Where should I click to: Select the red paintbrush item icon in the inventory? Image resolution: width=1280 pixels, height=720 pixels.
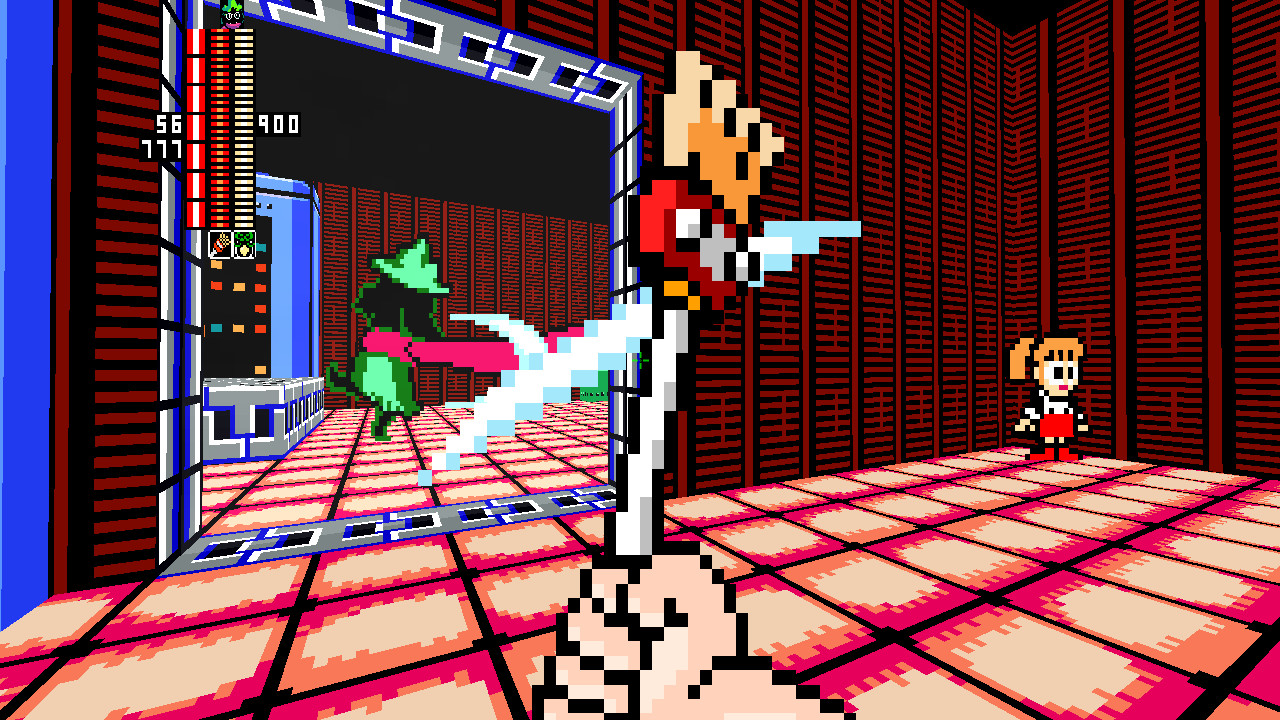click(218, 242)
